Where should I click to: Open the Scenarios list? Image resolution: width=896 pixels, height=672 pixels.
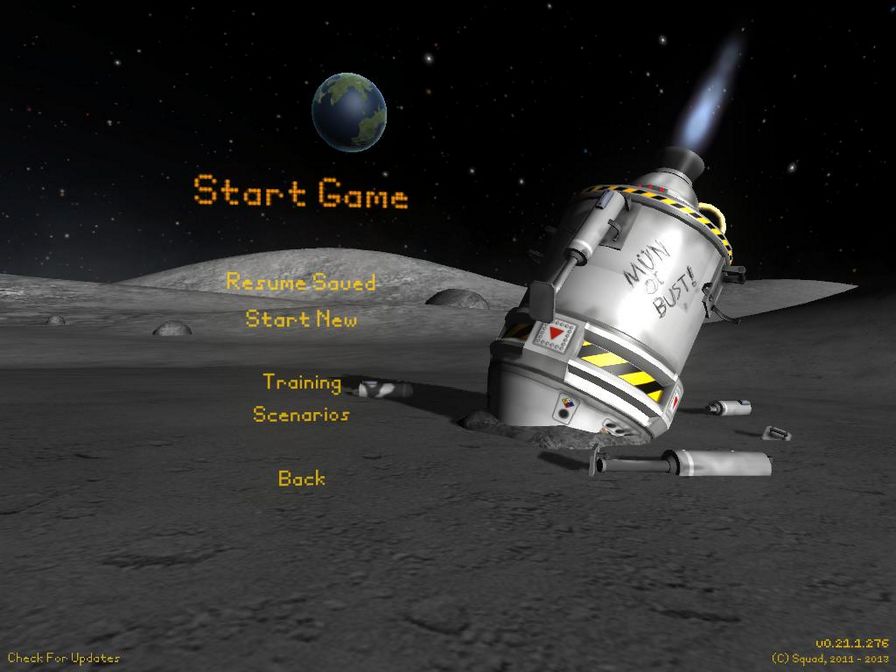click(x=301, y=415)
